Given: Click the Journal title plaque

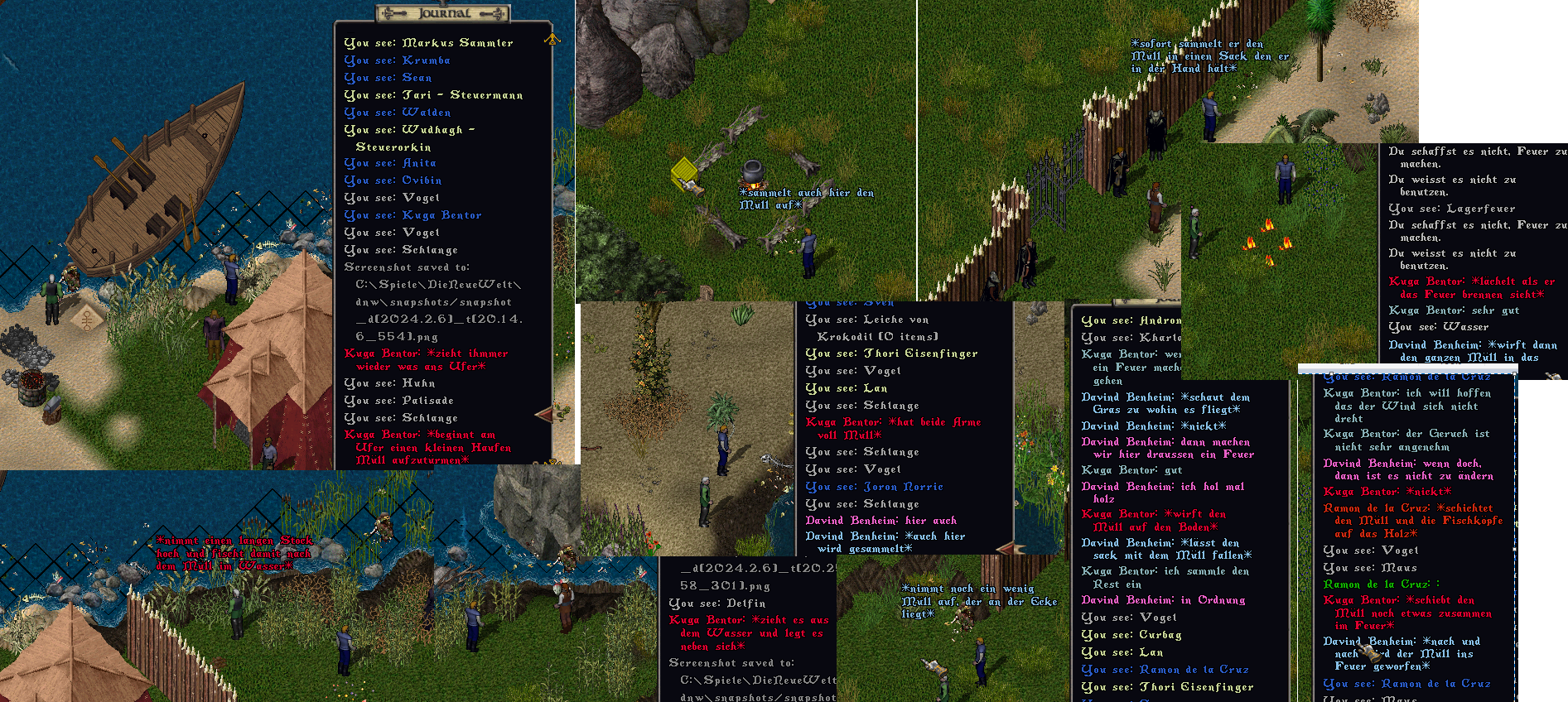Looking at the screenshot, I should [443, 13].
